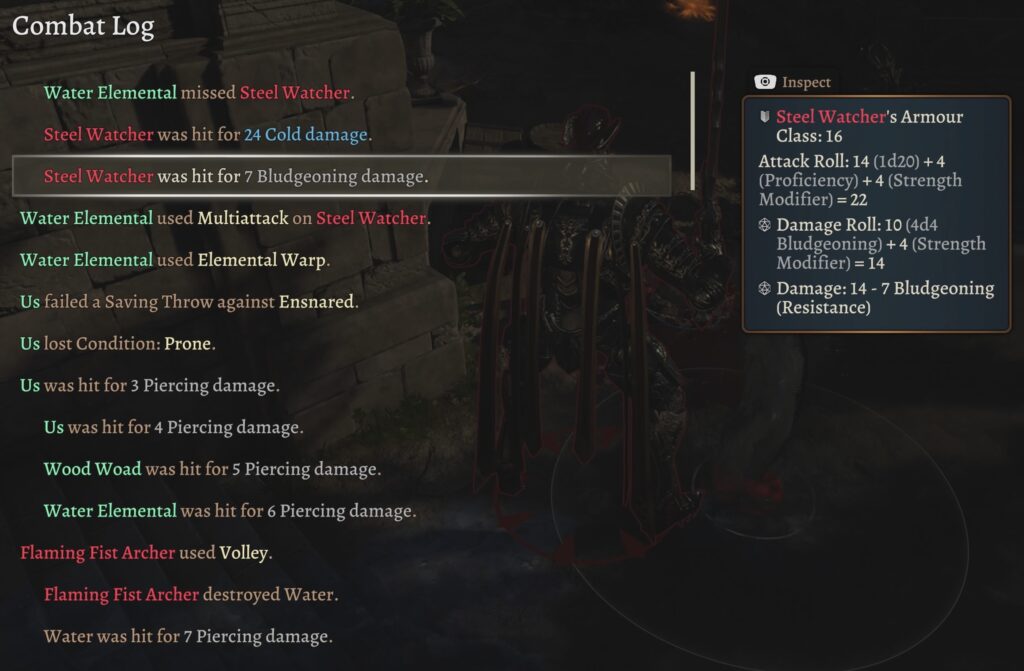This screenshot has width=1024, height=671.
Task: Select the Water hit for 7 Piercing entry
Action: click(188, 637)
